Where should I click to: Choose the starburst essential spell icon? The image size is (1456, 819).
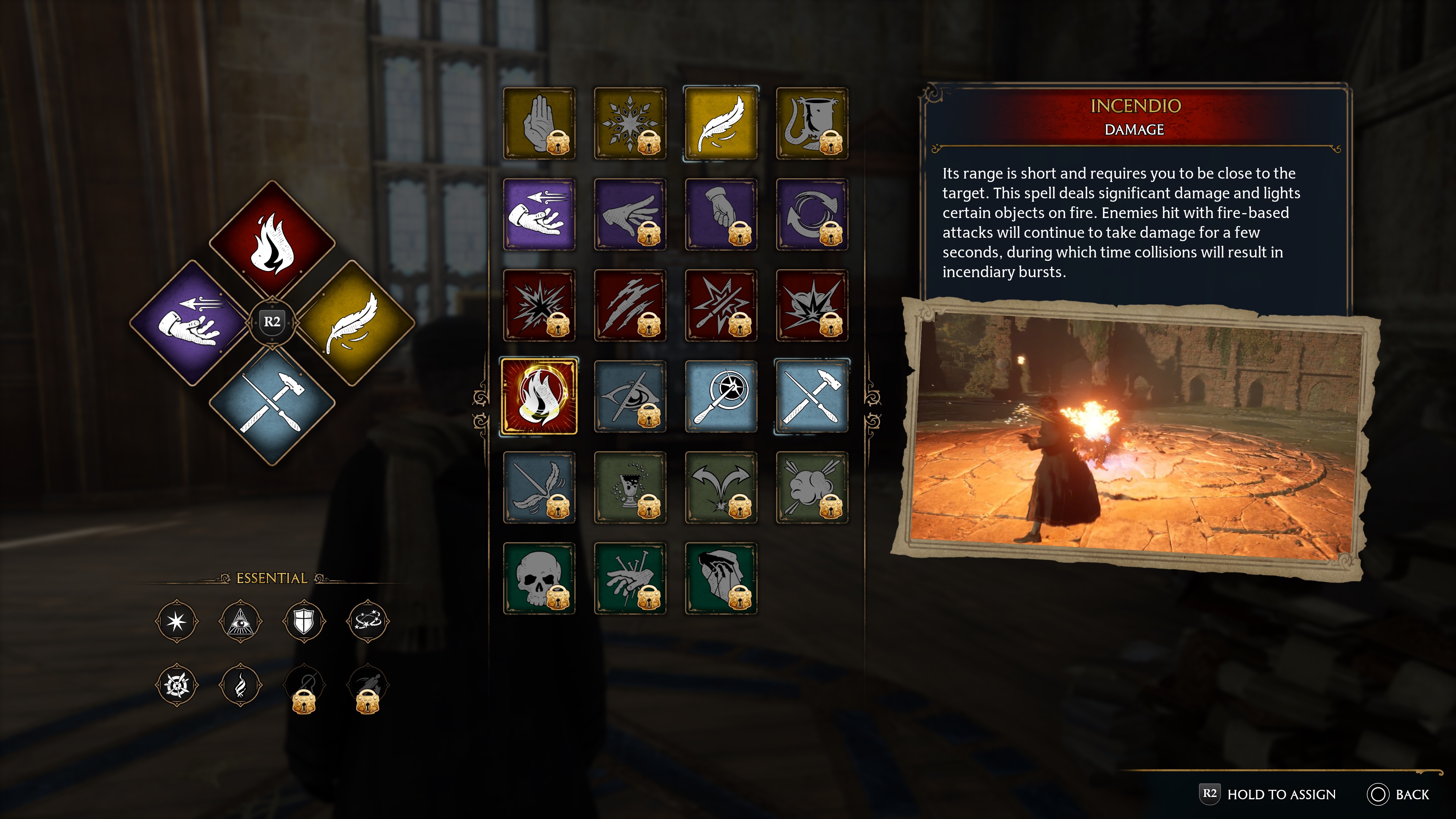point(176,621)
